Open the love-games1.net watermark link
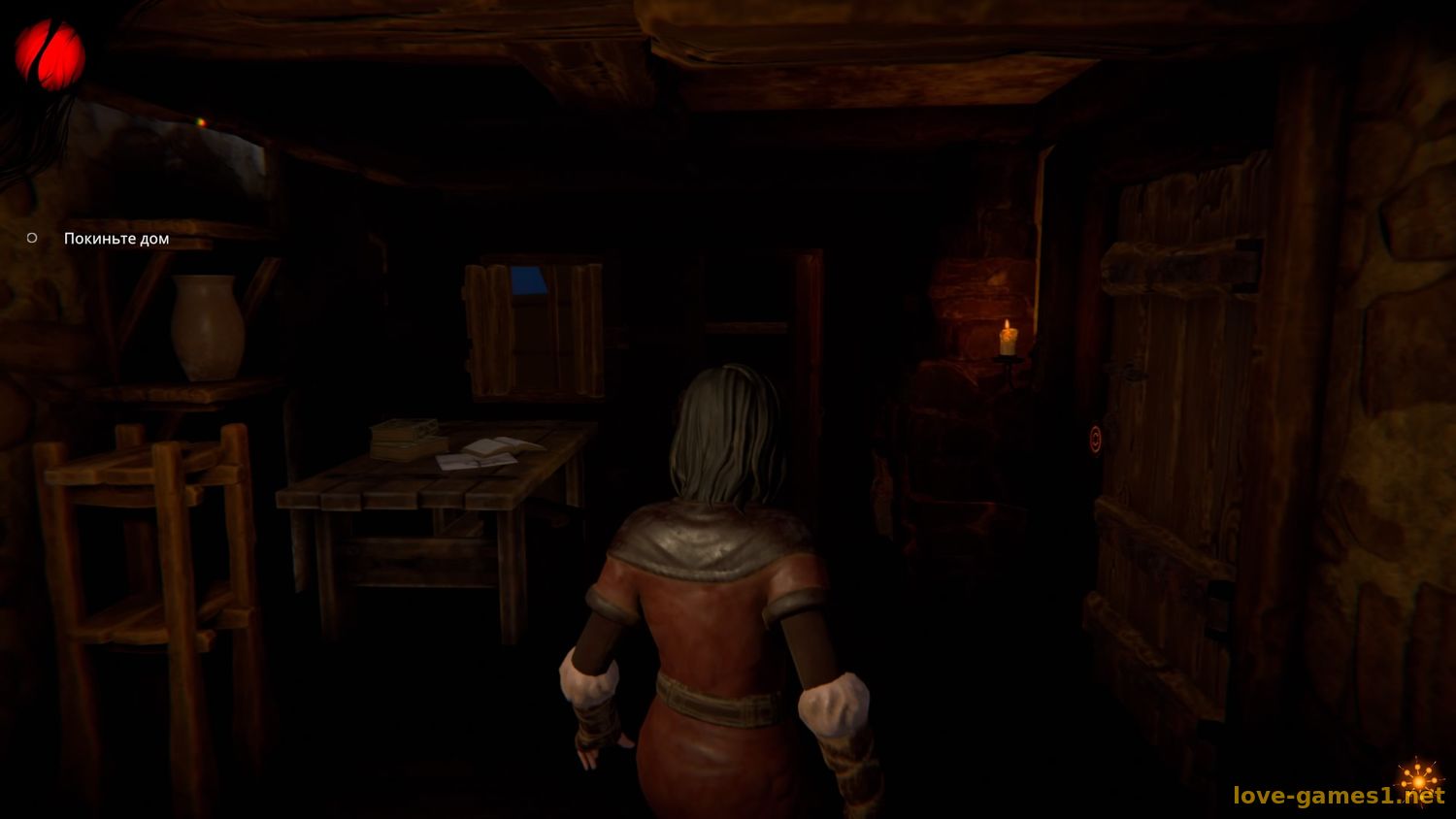Screen dimensions: 1456x819 tap(1338, 797)
